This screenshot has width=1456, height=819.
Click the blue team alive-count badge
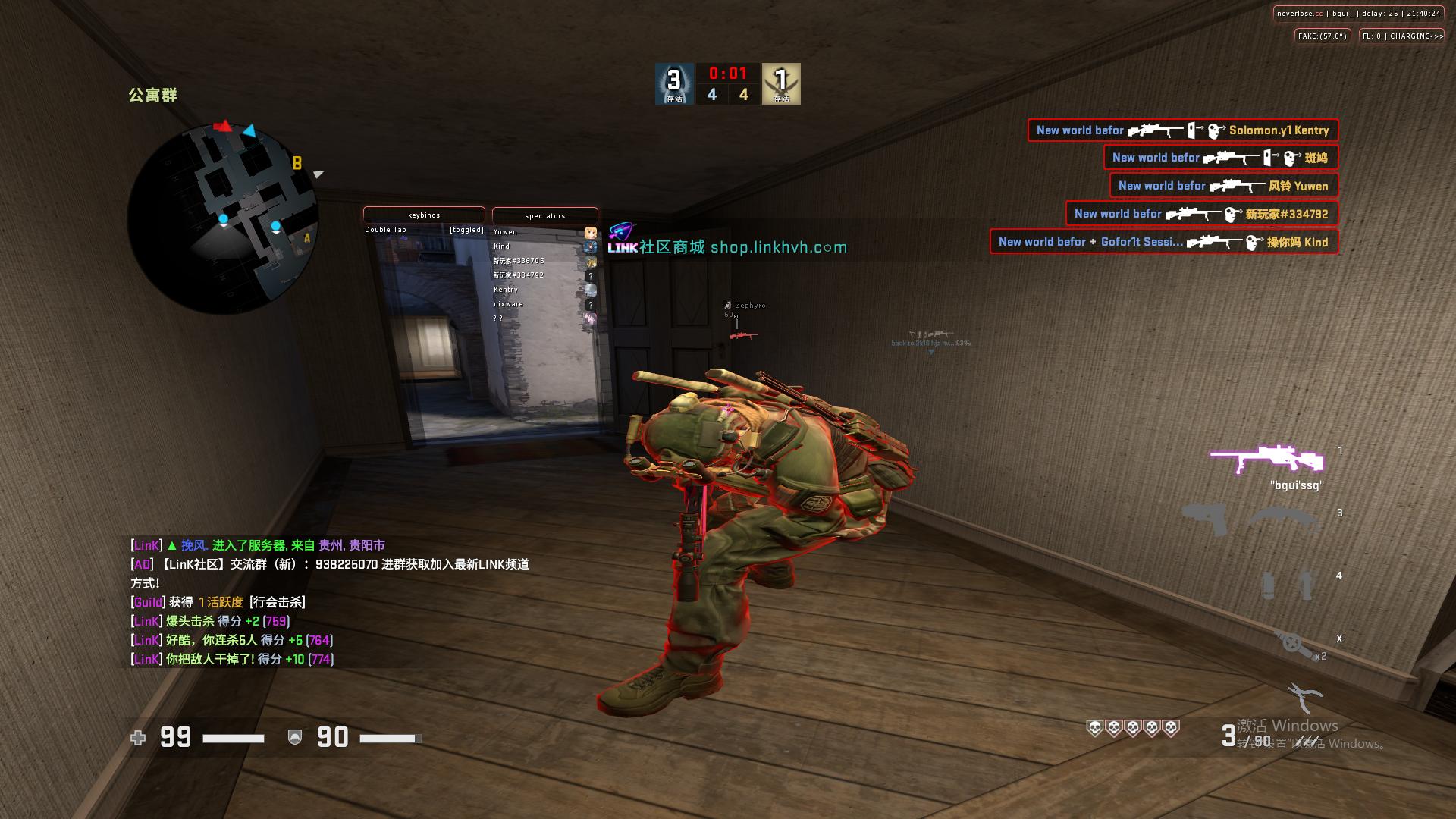[674, 83]
